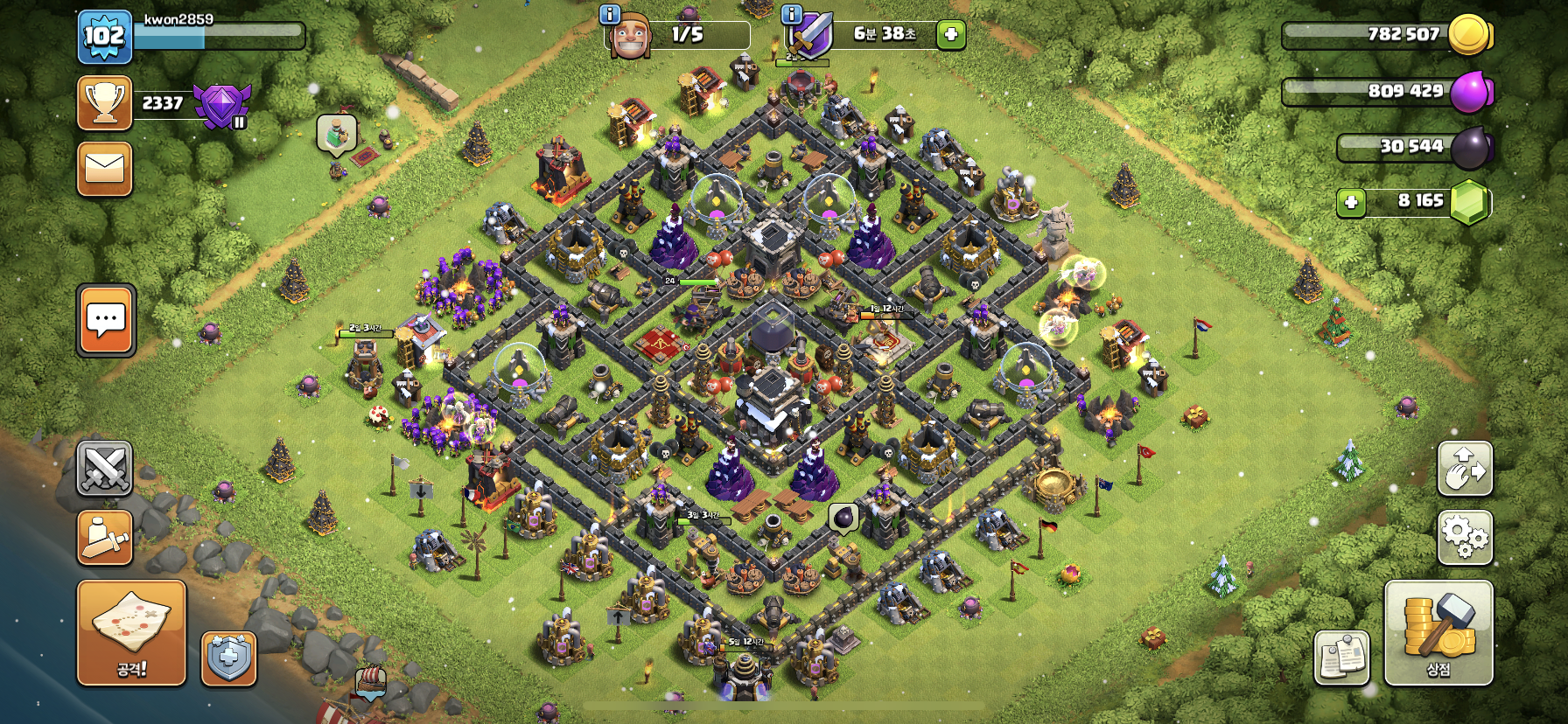The width and height of the screenshot is (1568, 724).
Task: Buy gems with the green plus button
Action: 1351,203
